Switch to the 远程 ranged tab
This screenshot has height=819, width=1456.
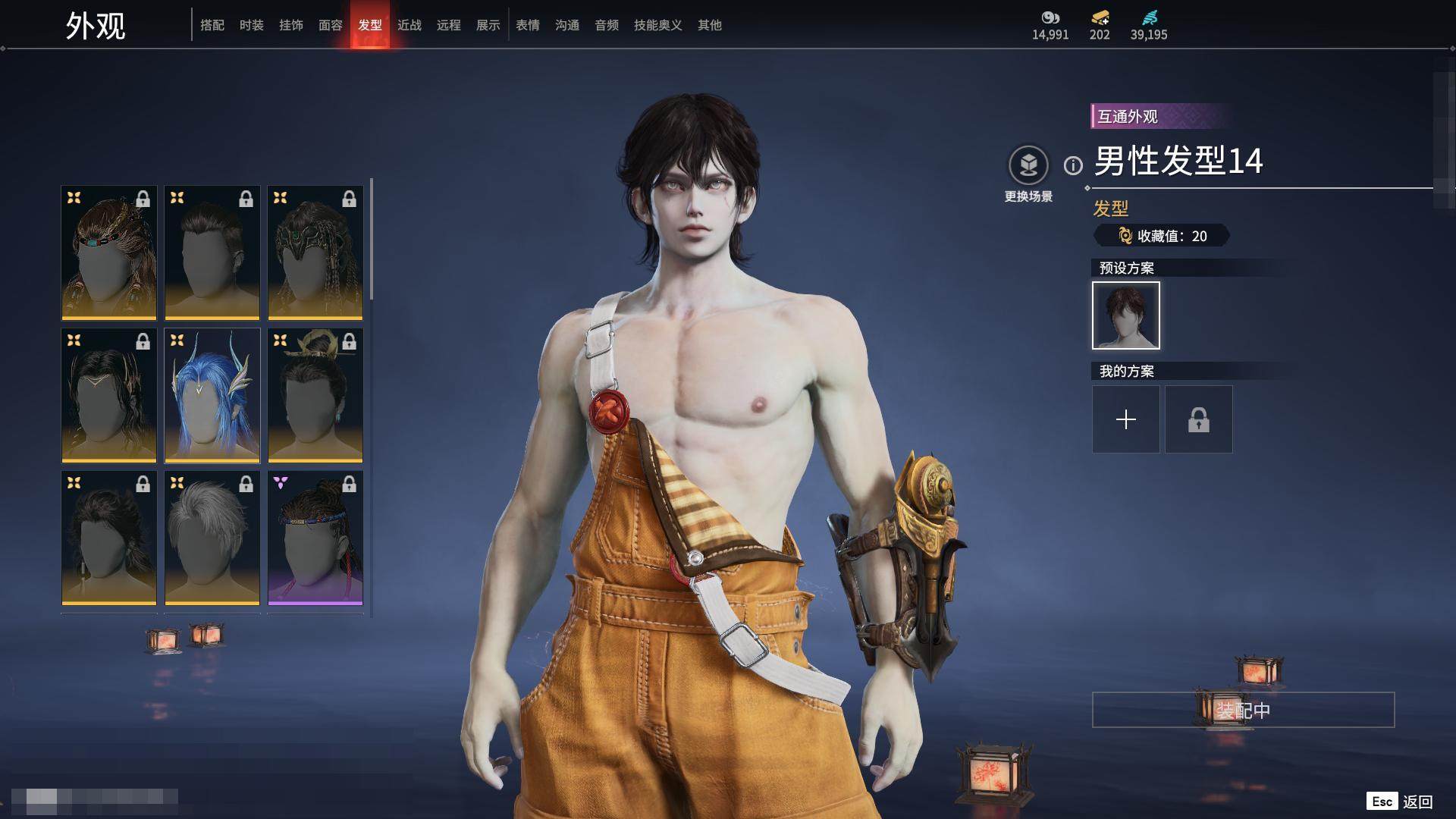click(x=449, y=25)
